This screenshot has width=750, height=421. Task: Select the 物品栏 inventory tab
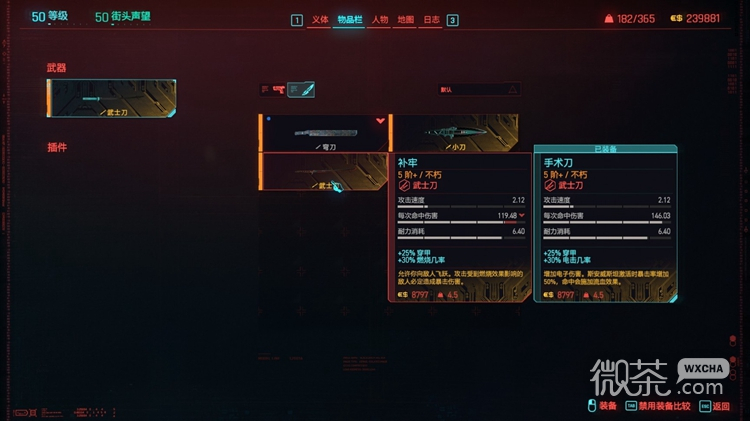click(349, 20)
